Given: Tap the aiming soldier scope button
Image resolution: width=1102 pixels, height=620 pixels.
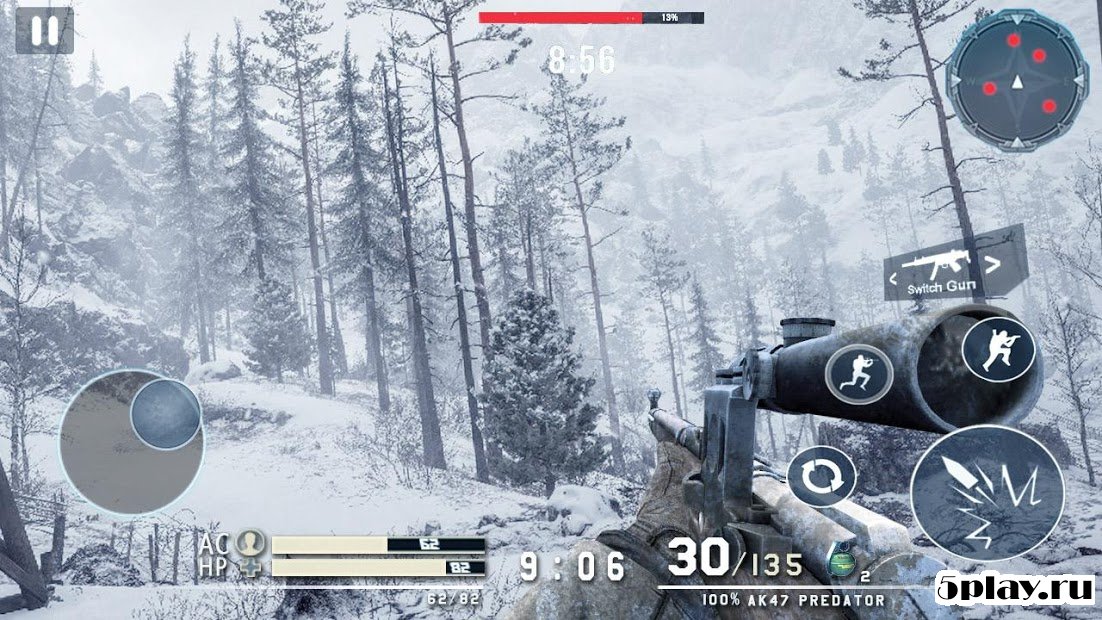Looking at the screenshot, I should click(x=998, y=349).
